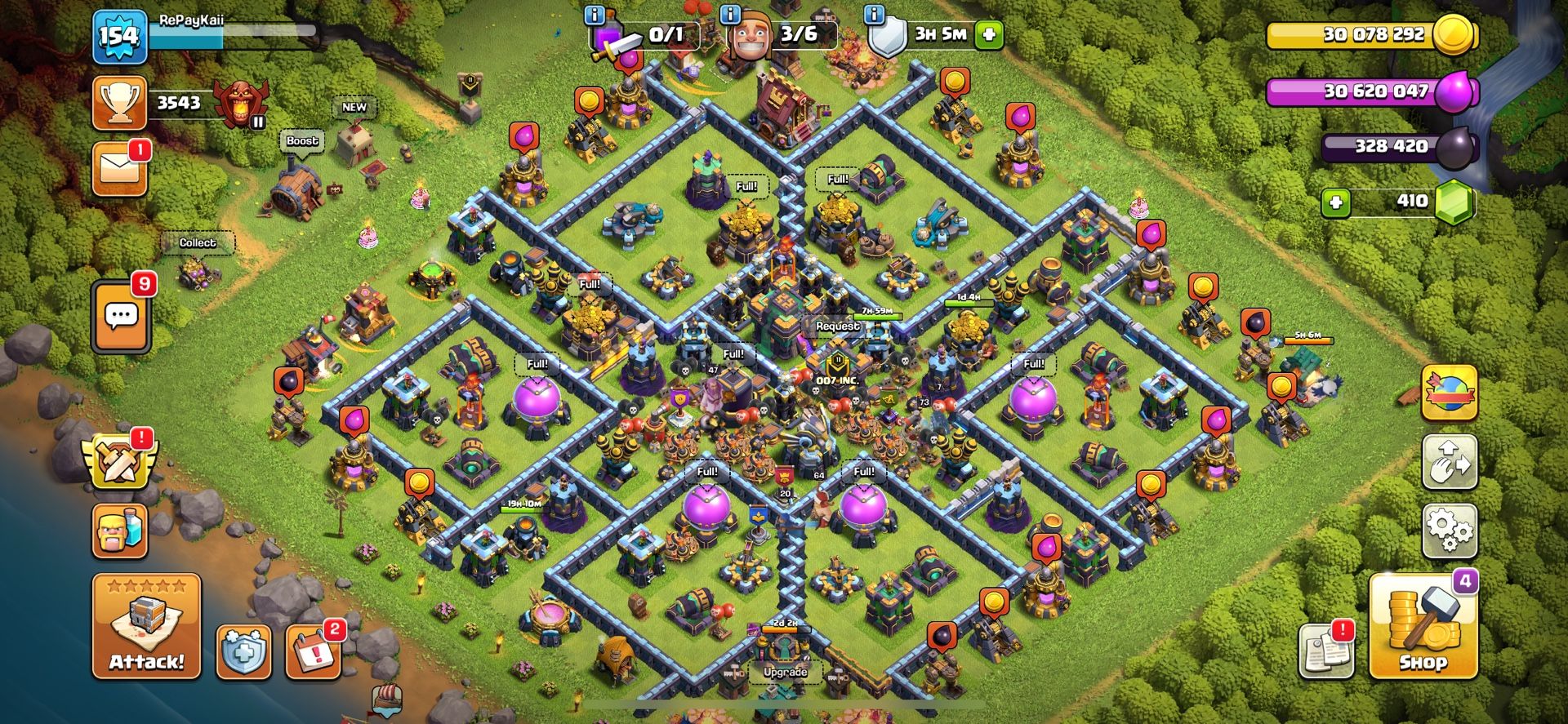Open the blue shield plus button
This screenshot has width=1568, height=724.
tap(243, 652)
